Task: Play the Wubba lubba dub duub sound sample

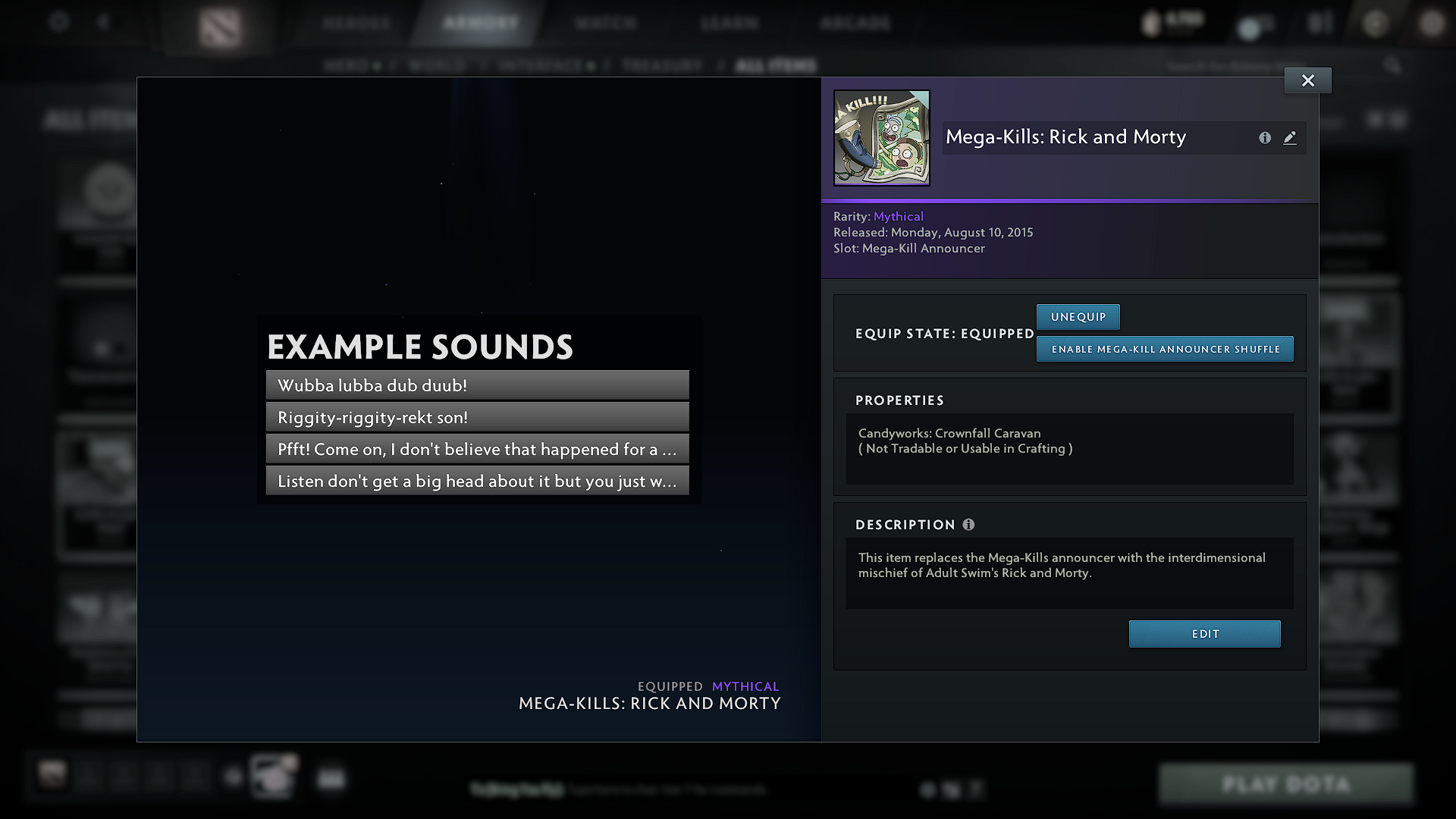Action: point(476,385)
